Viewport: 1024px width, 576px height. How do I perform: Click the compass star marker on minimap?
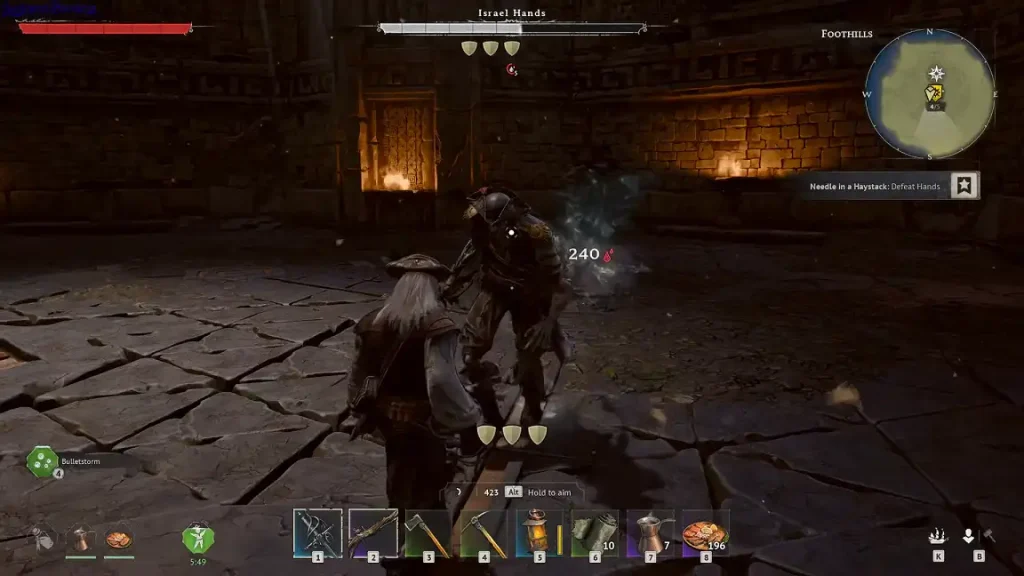(x=936, y=73)
